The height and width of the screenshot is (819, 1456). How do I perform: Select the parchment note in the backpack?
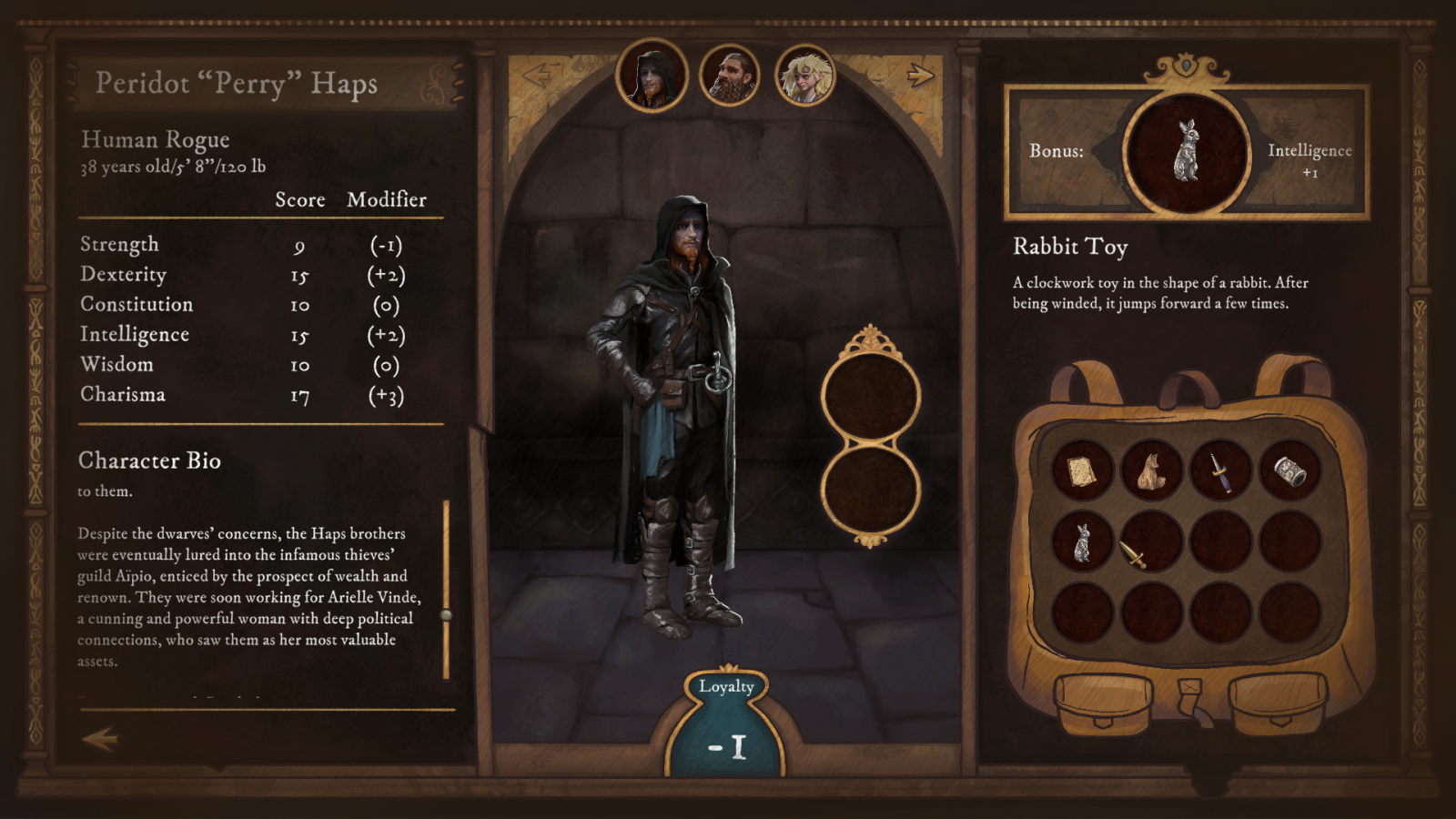click(x=1082, y=470)
